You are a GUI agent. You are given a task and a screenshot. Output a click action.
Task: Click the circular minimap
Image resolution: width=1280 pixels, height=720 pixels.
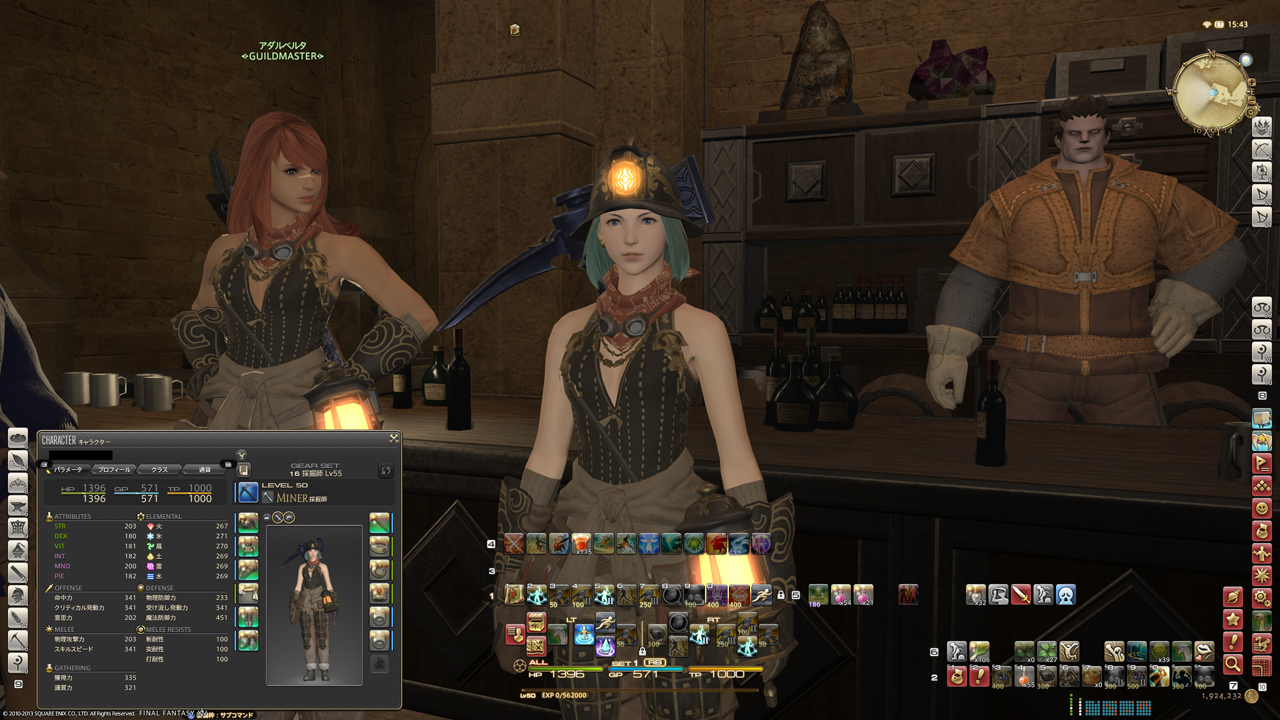[x=1210, y=91]
